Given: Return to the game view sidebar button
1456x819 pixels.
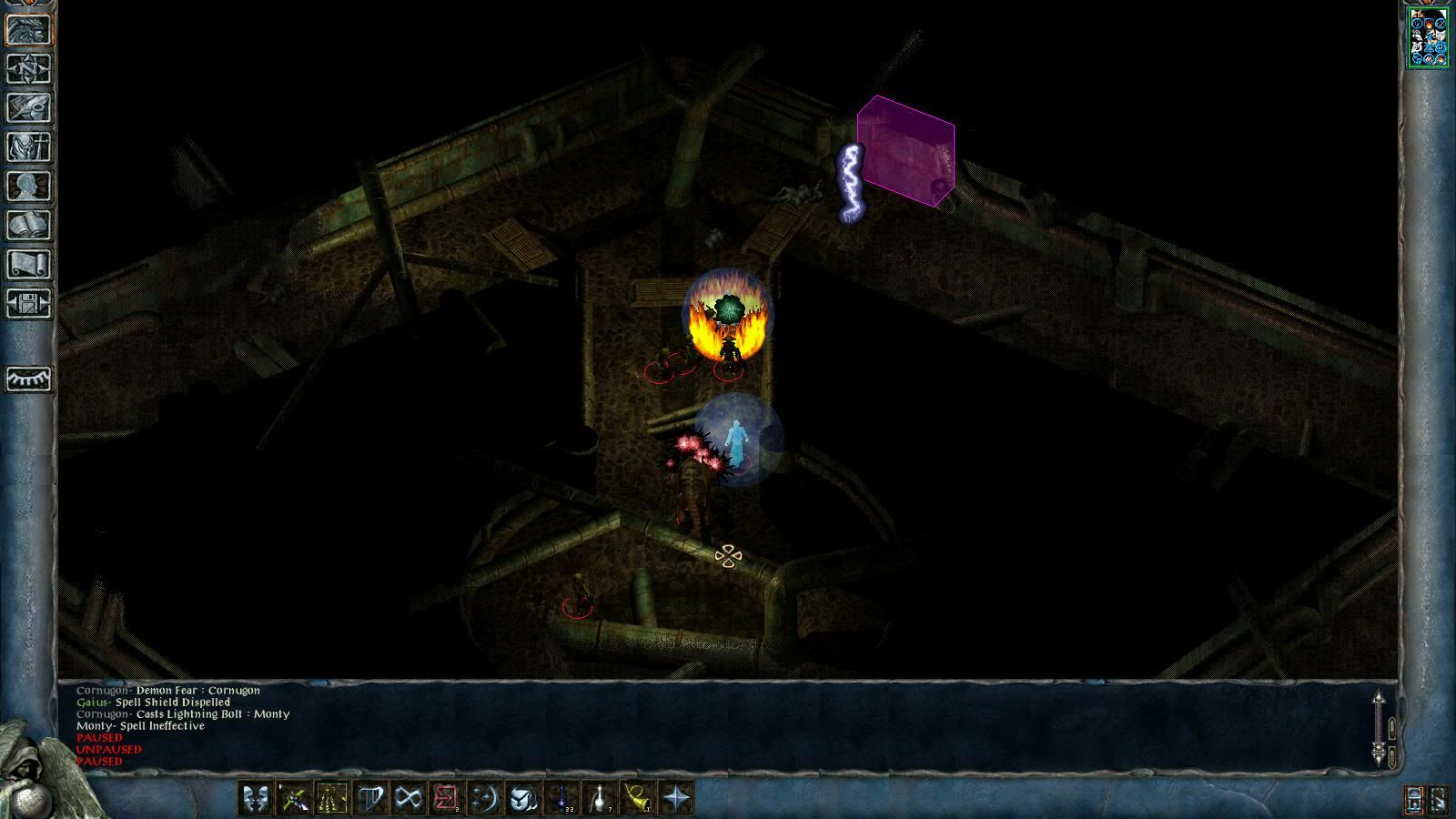Looking at the screenshot, I should tap(29, 29).
